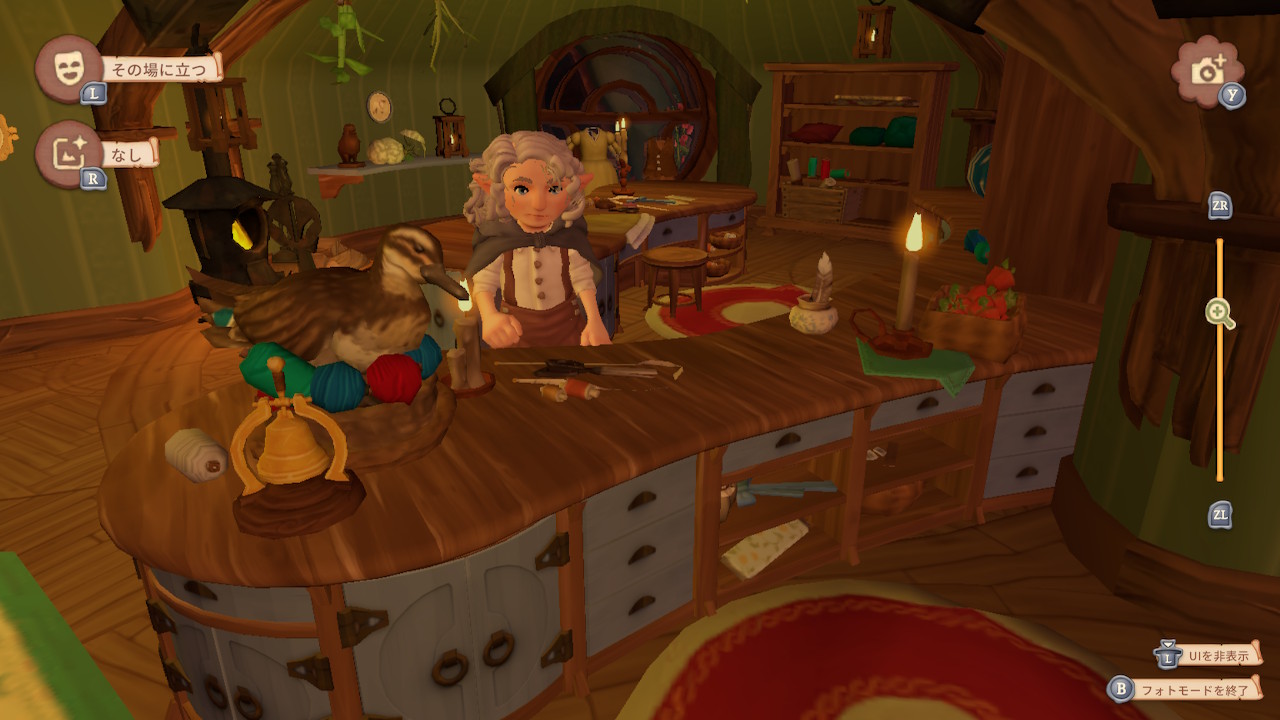1280x720 pixels.
Task: Hide the UI with UIを非表示
Action: pyautogui.click(x=1217, y=656)
